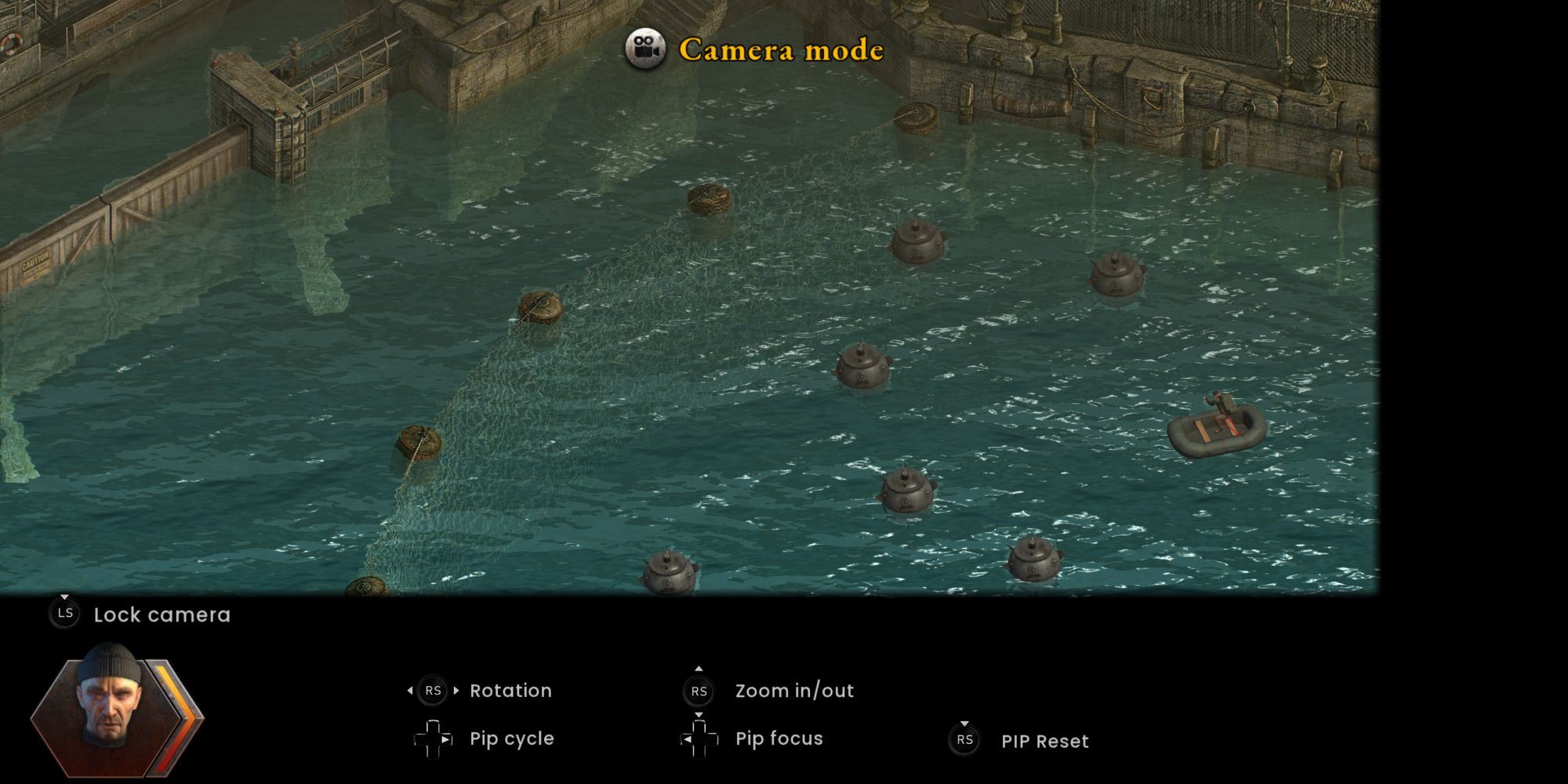Viewport: 1568px width, 784px height.
Task: Click the d-pad icon beside Pip focus
Action: (700, 738)
